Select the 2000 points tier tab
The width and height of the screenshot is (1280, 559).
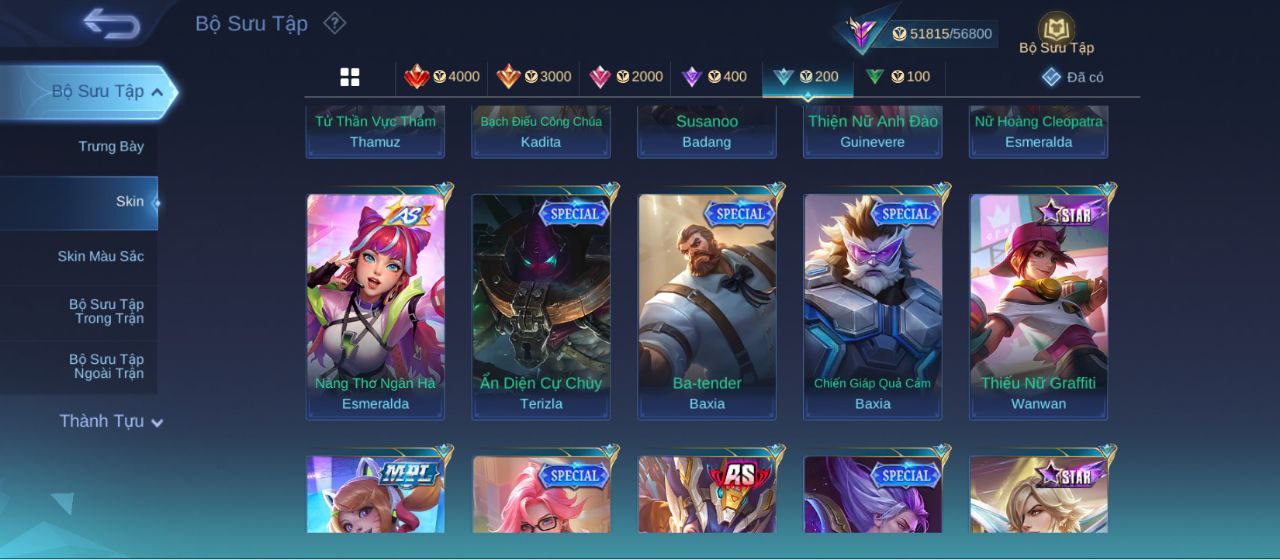coord(626,77)
